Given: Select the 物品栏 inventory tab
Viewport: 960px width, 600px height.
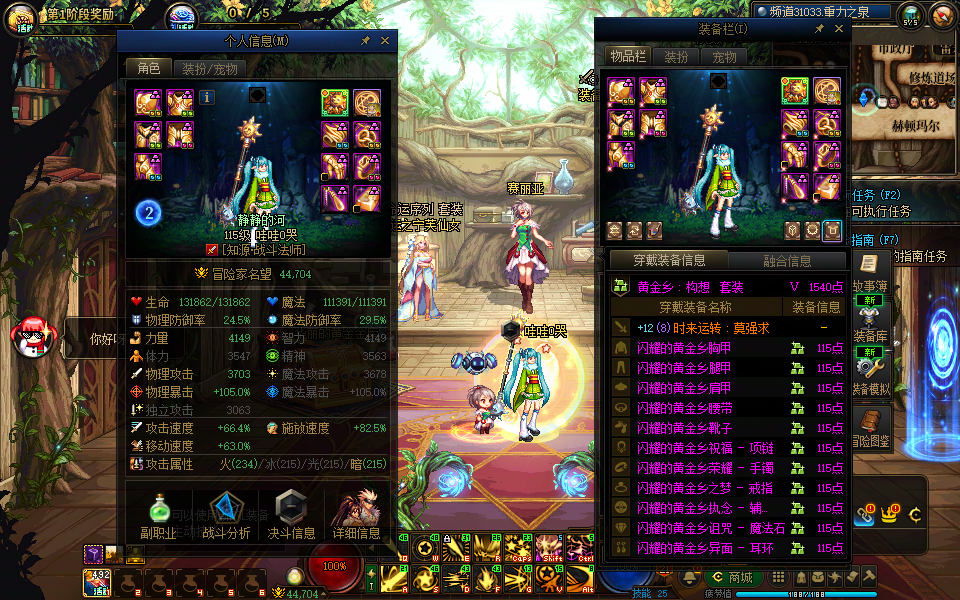Looking at the screenshot, I should tap(628, 58).
